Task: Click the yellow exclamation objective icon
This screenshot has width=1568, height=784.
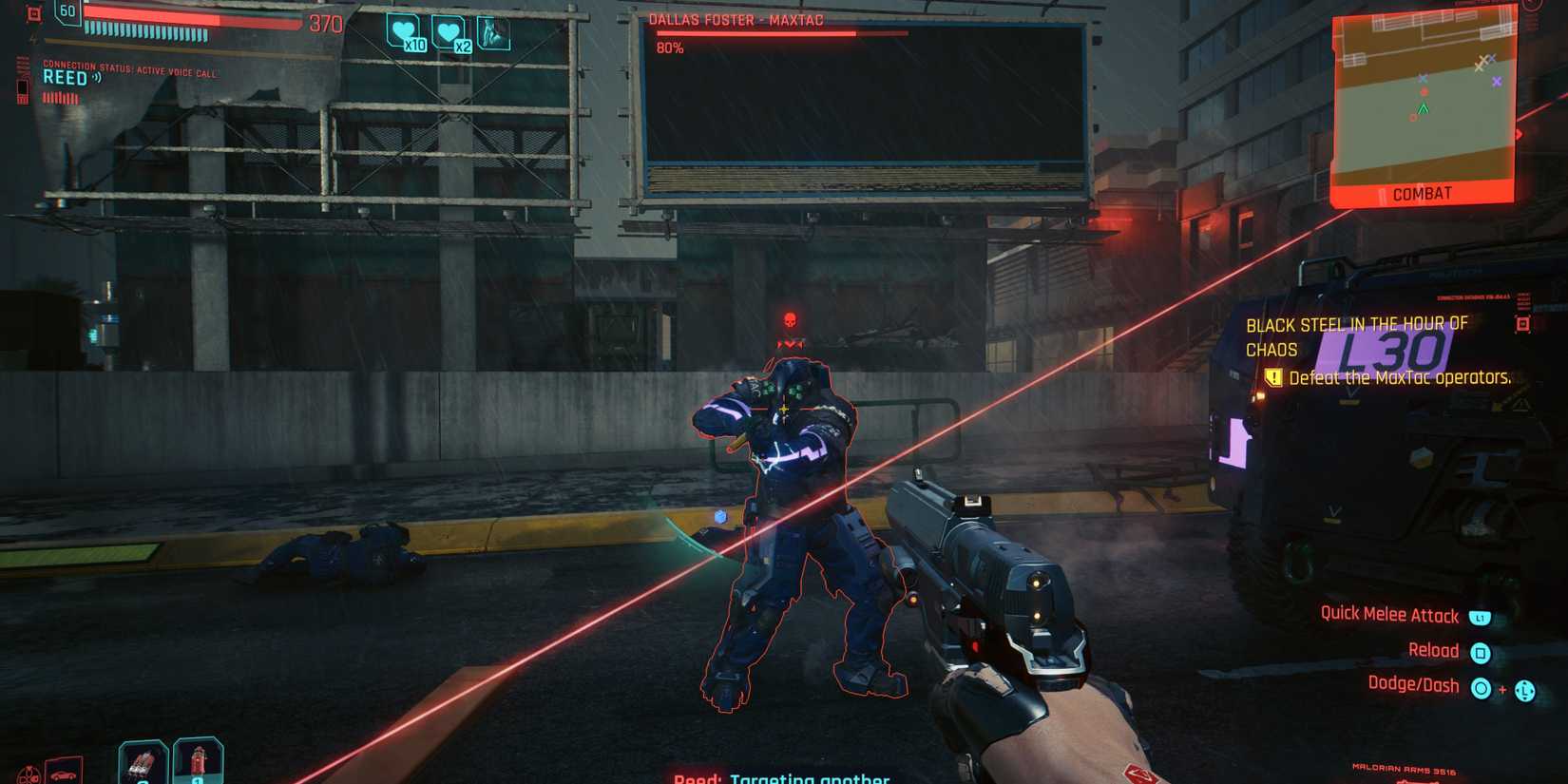Action: (x=1272, y=378)
